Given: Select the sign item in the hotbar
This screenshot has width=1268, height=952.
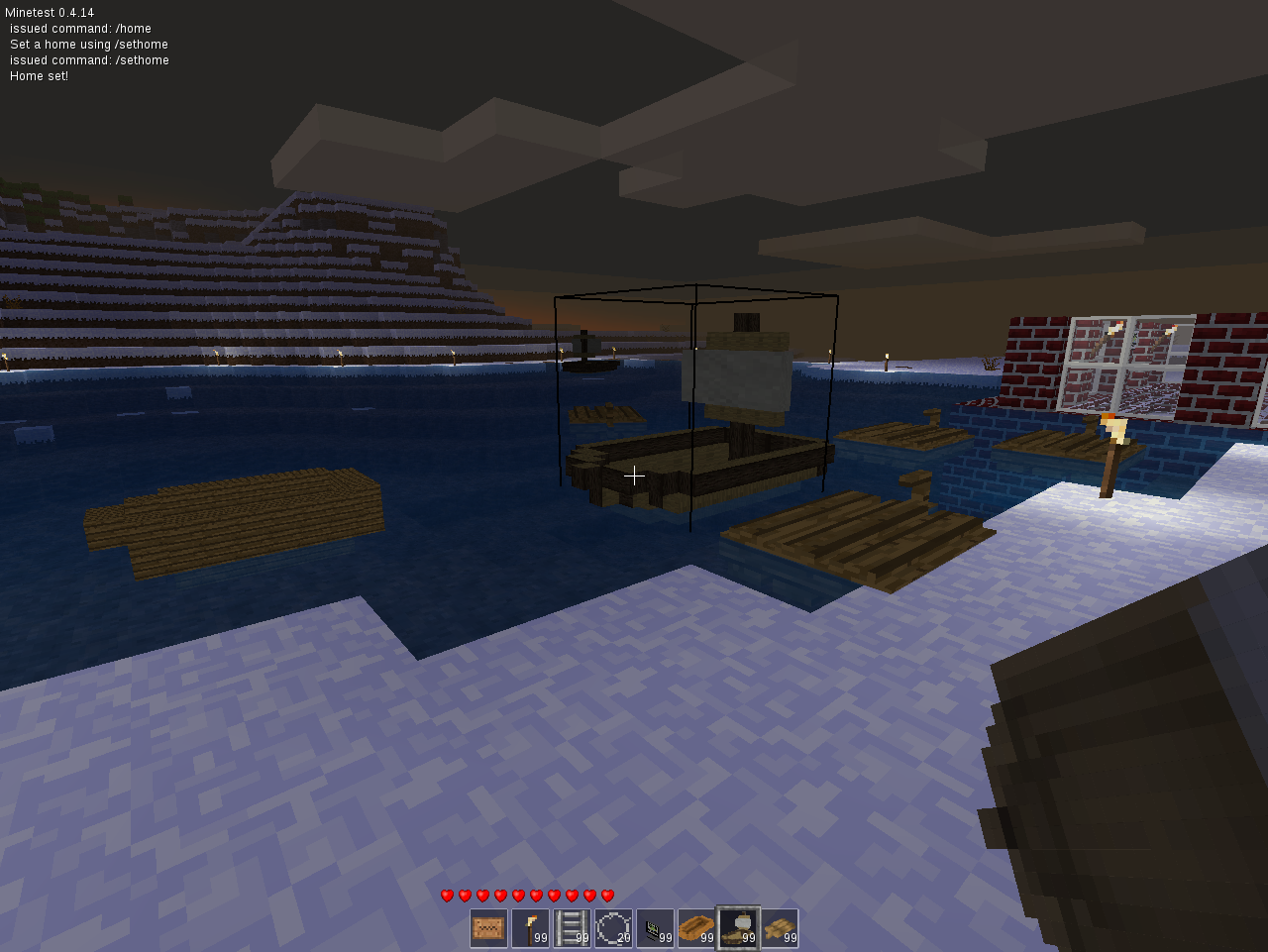Looking at the screenshot, I should (x=487, y=928).
